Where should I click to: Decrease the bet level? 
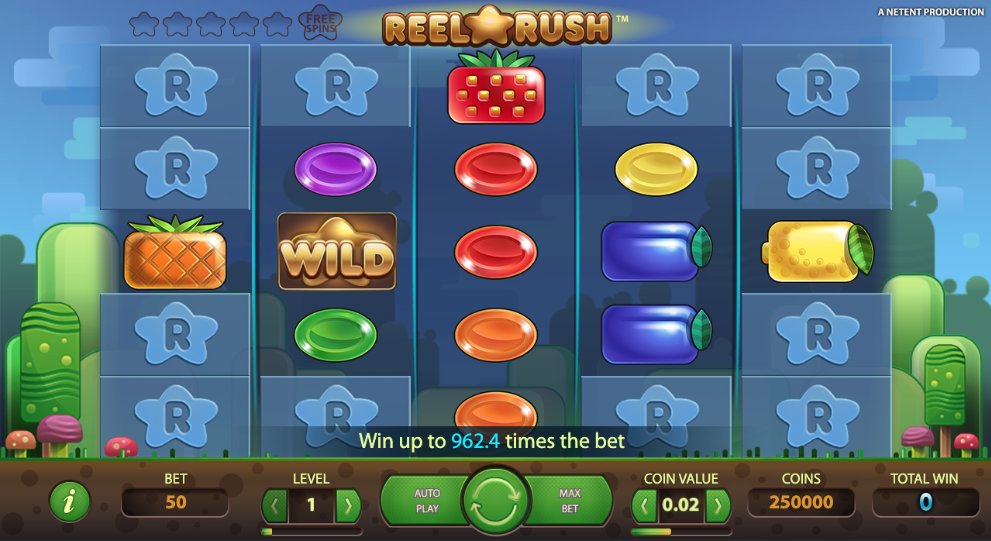pos(275,505)
